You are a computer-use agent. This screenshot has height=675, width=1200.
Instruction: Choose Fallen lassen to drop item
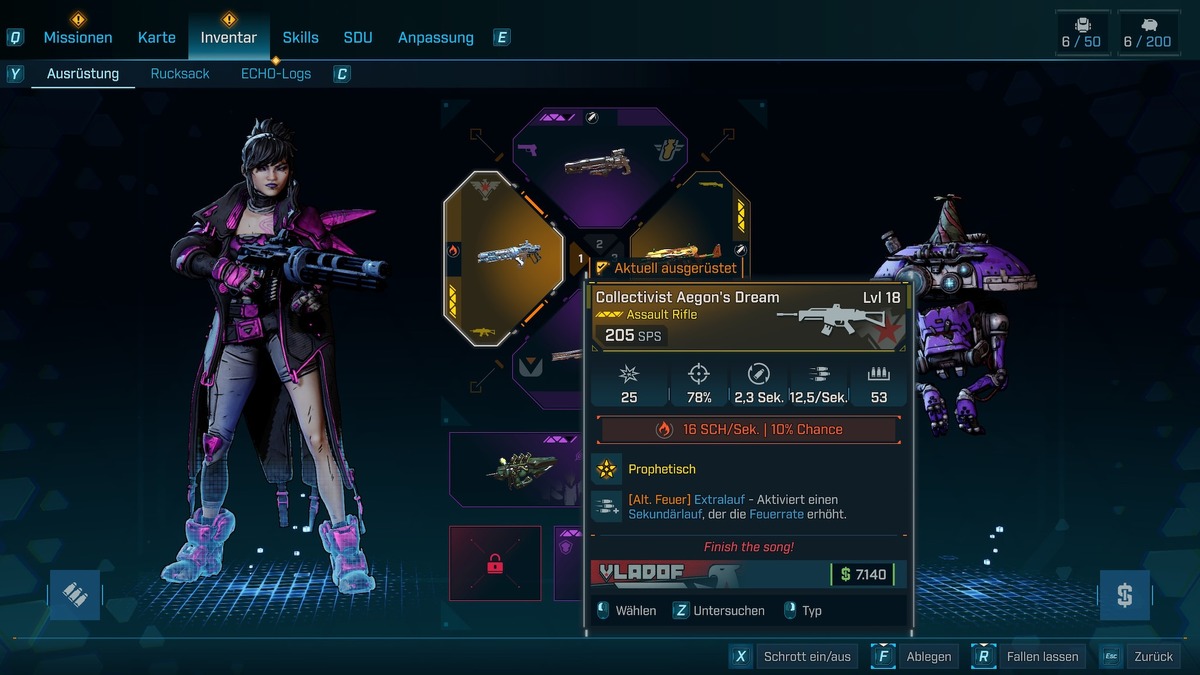1030,657
